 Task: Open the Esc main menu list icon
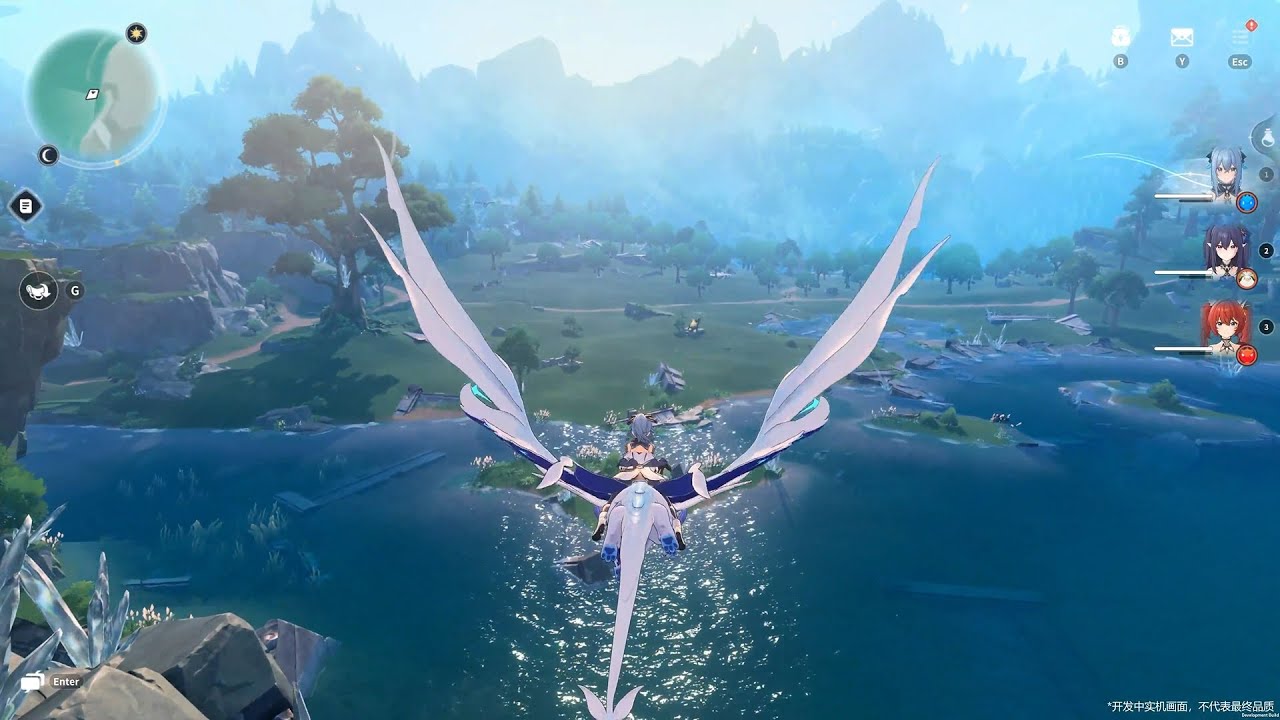(x=1238, y=38)
